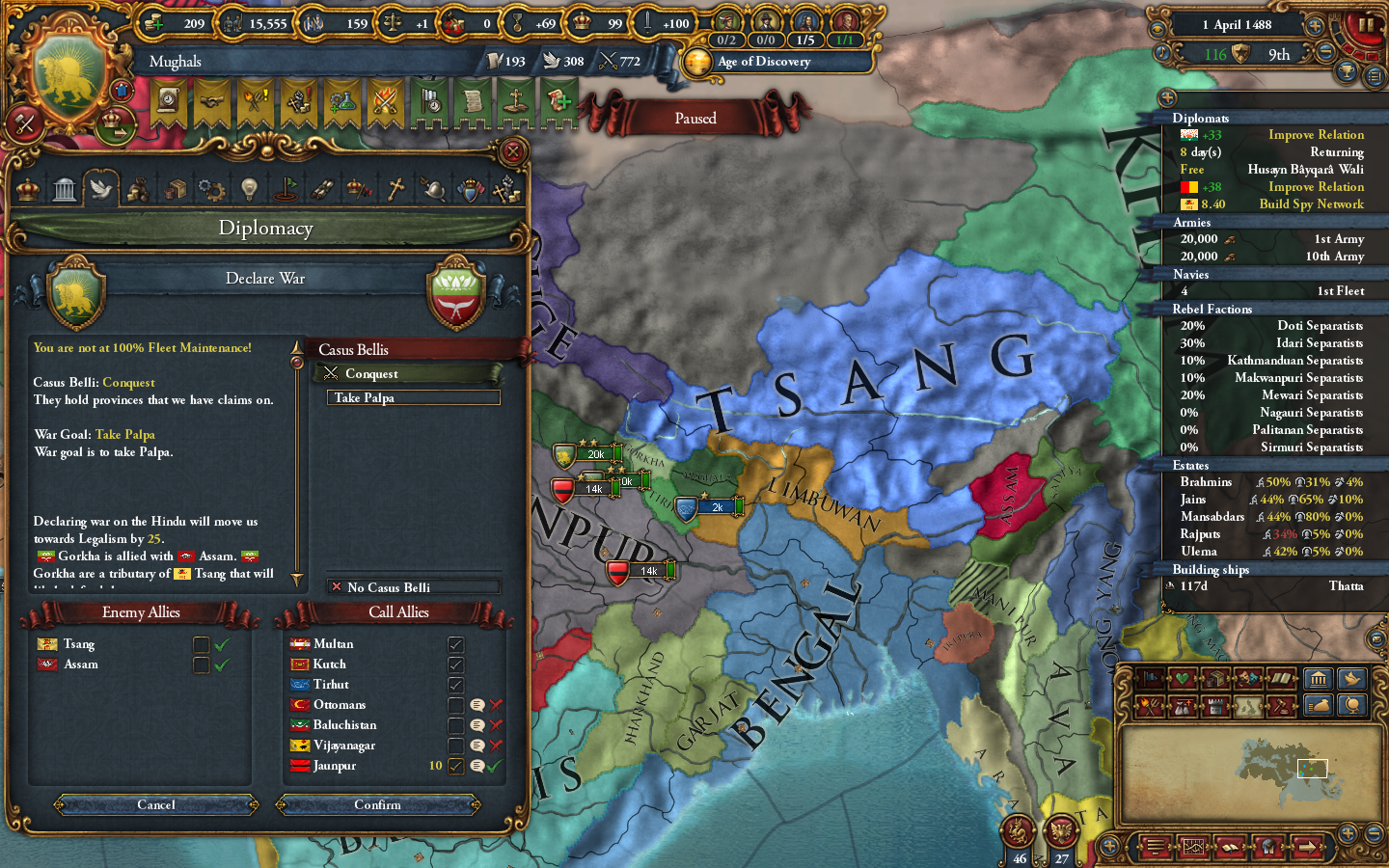Uncheck Jaunpur from Call Allies list
1389x868 pixels.
click(x=454, y=766)
